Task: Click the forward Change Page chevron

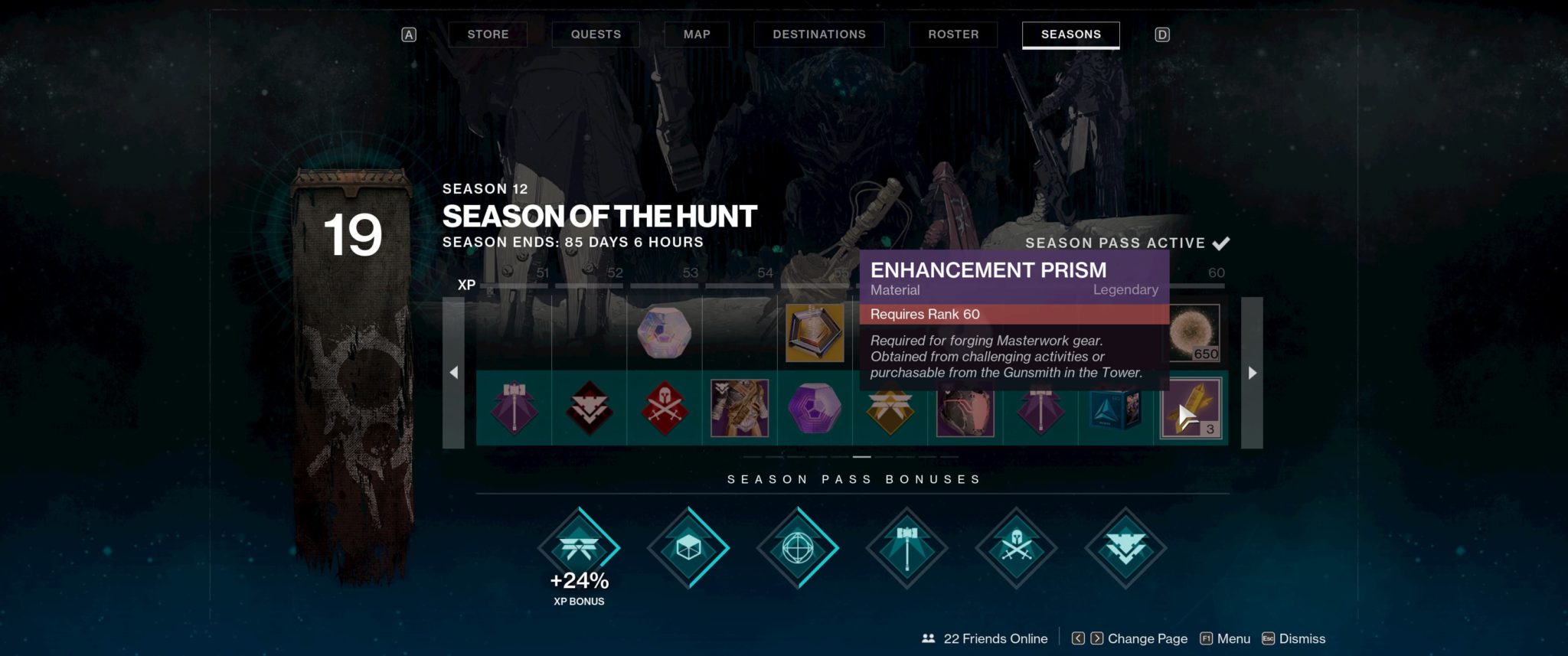Action: click(1097, 638)
